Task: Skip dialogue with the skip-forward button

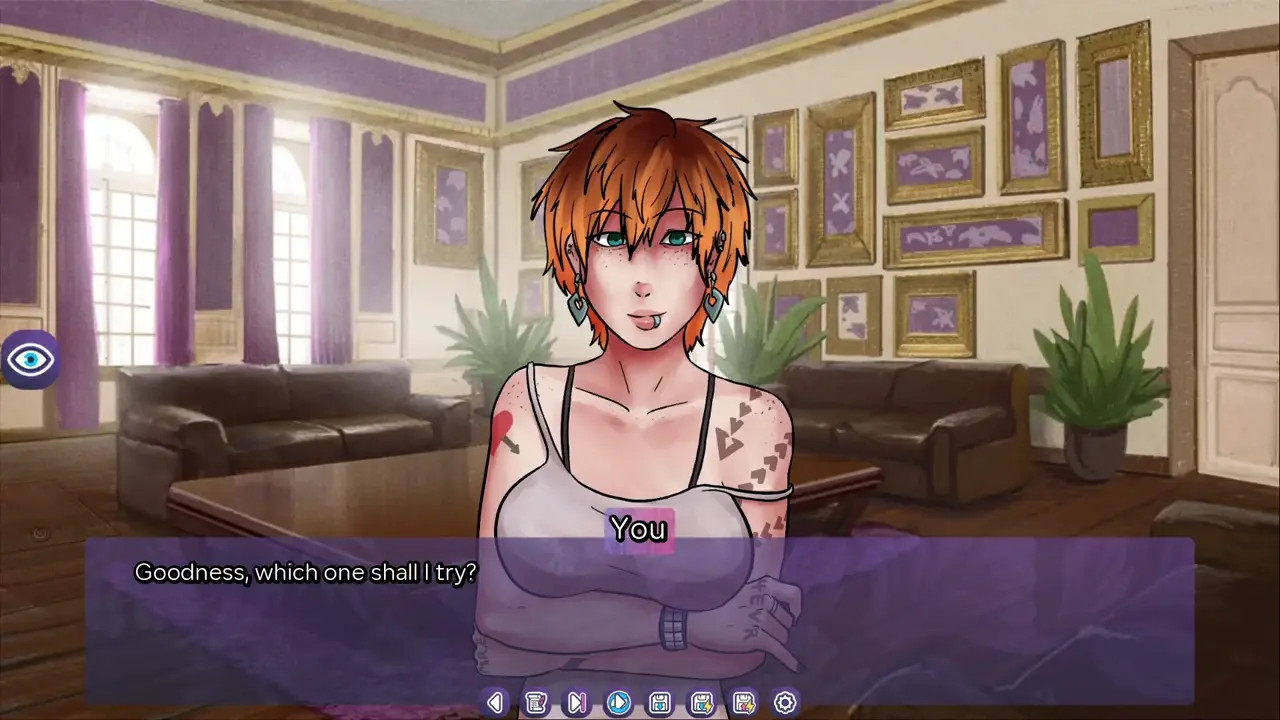Action: pos(577,703)
